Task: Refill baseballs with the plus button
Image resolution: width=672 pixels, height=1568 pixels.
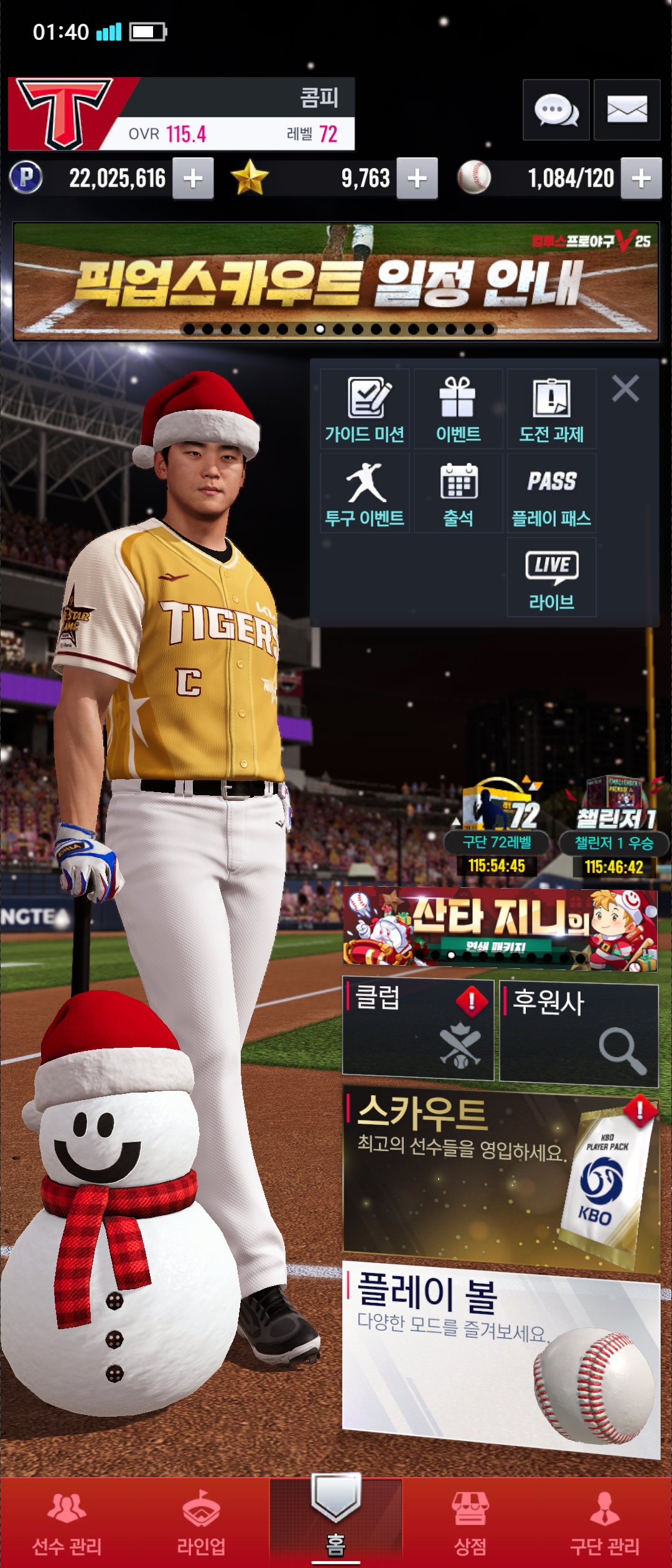Action: [641, 179]
